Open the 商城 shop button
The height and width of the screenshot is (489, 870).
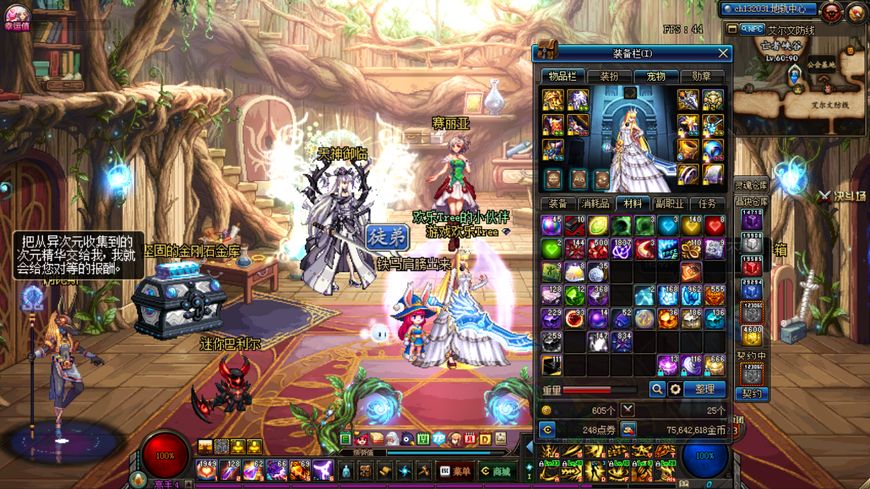(x=496, y=470)
